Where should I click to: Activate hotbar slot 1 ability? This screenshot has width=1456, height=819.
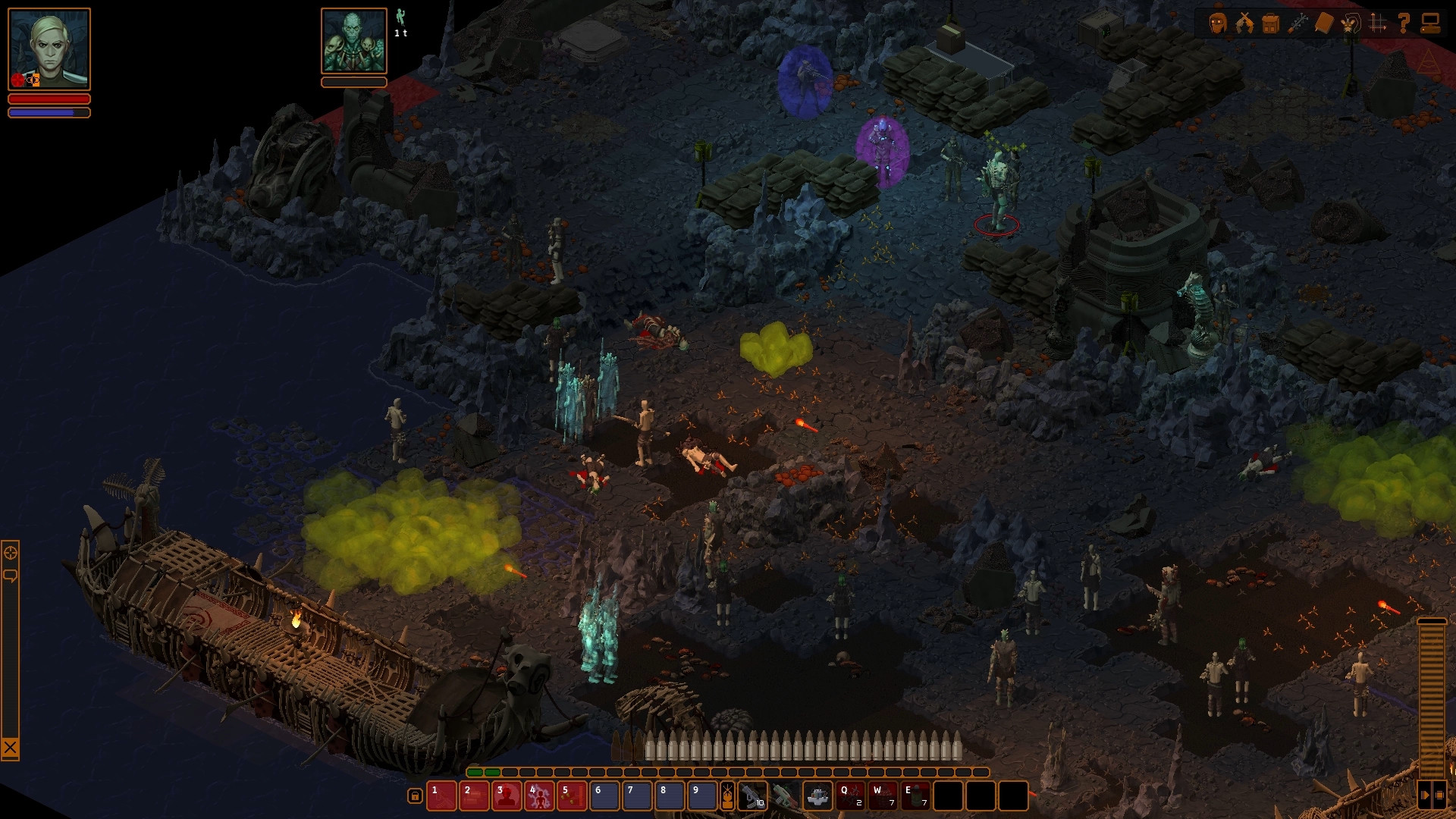tap(441, 796)
